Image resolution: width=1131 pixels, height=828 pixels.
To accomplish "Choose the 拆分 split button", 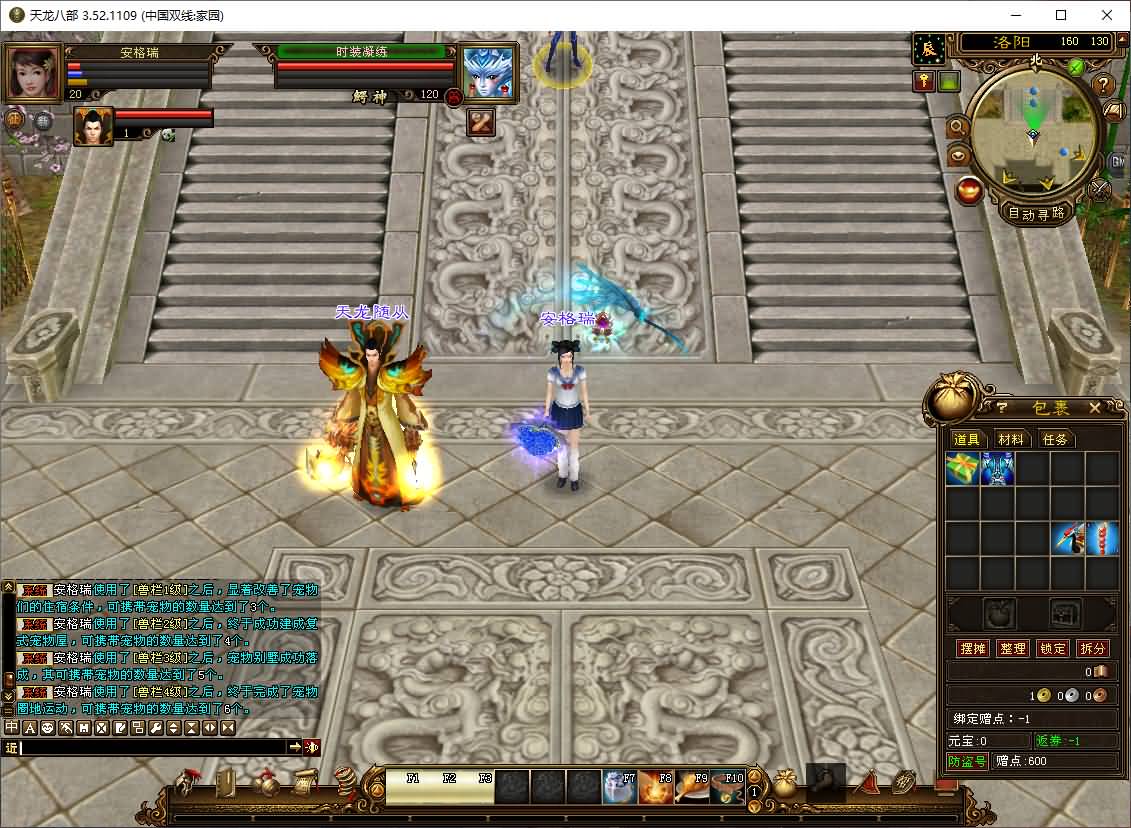I will [1093, 648].
